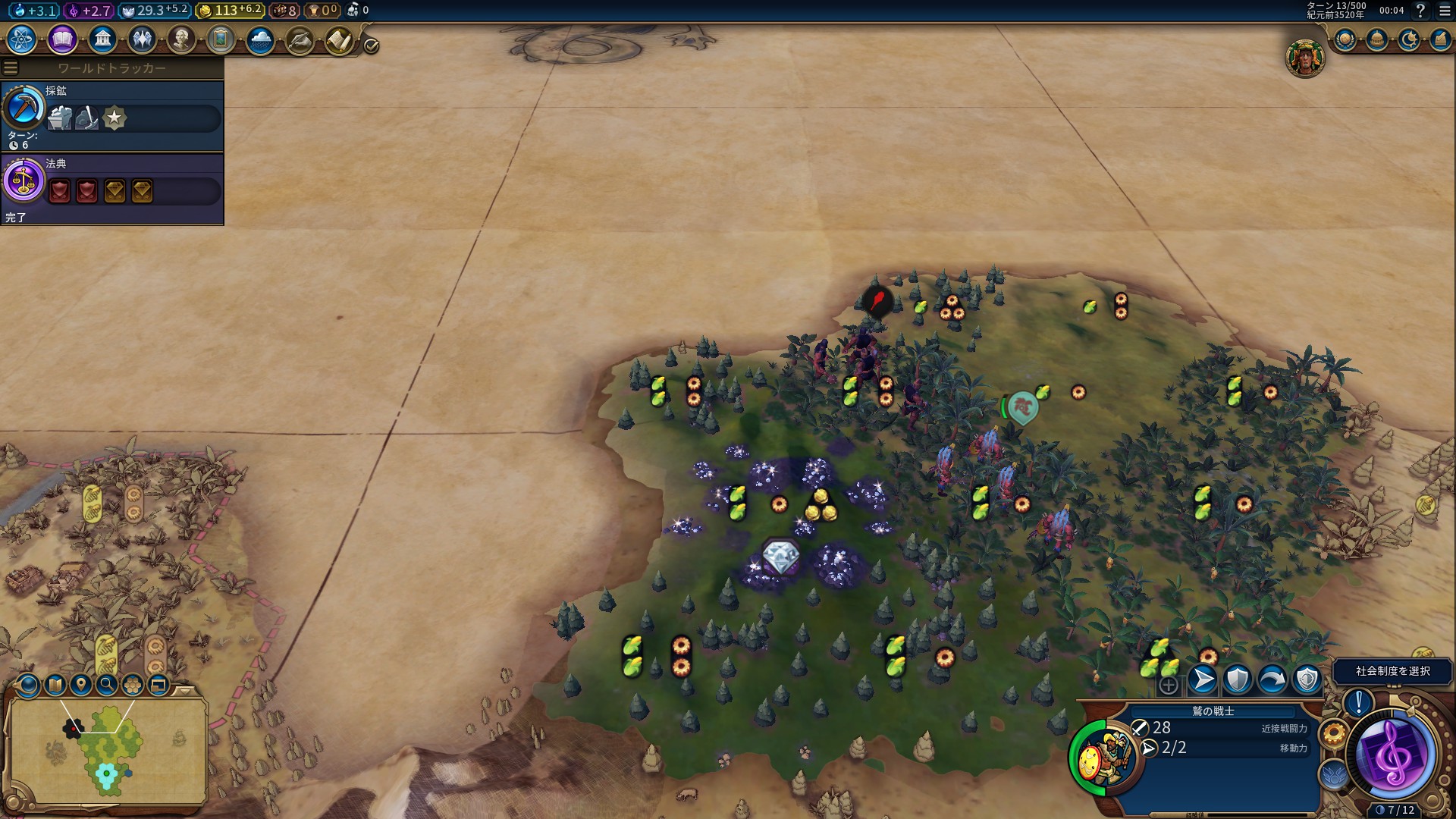Click the 社会制度を選択 notification button

[x=1392, y=671]
